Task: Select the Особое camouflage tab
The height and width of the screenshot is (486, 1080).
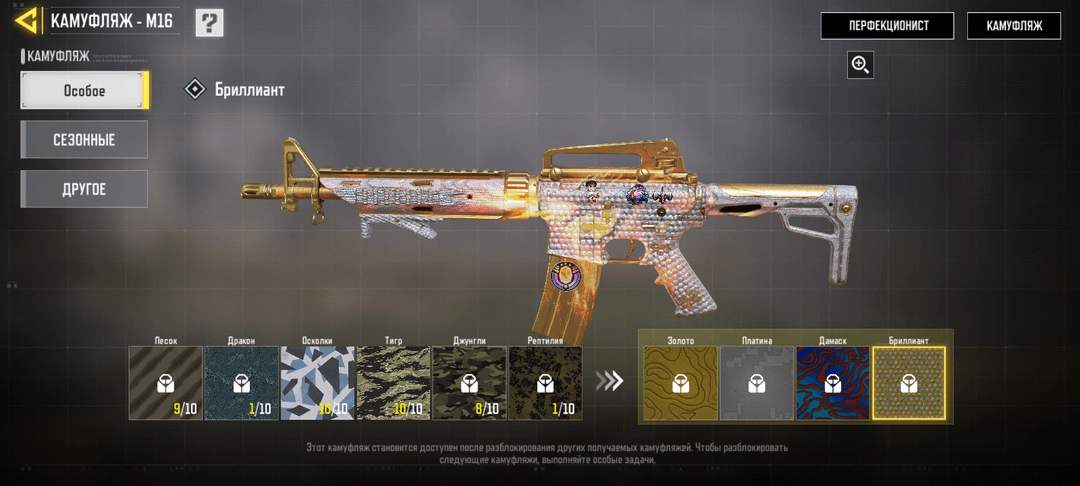Action: pyautogui.click(x=85, y=91)
